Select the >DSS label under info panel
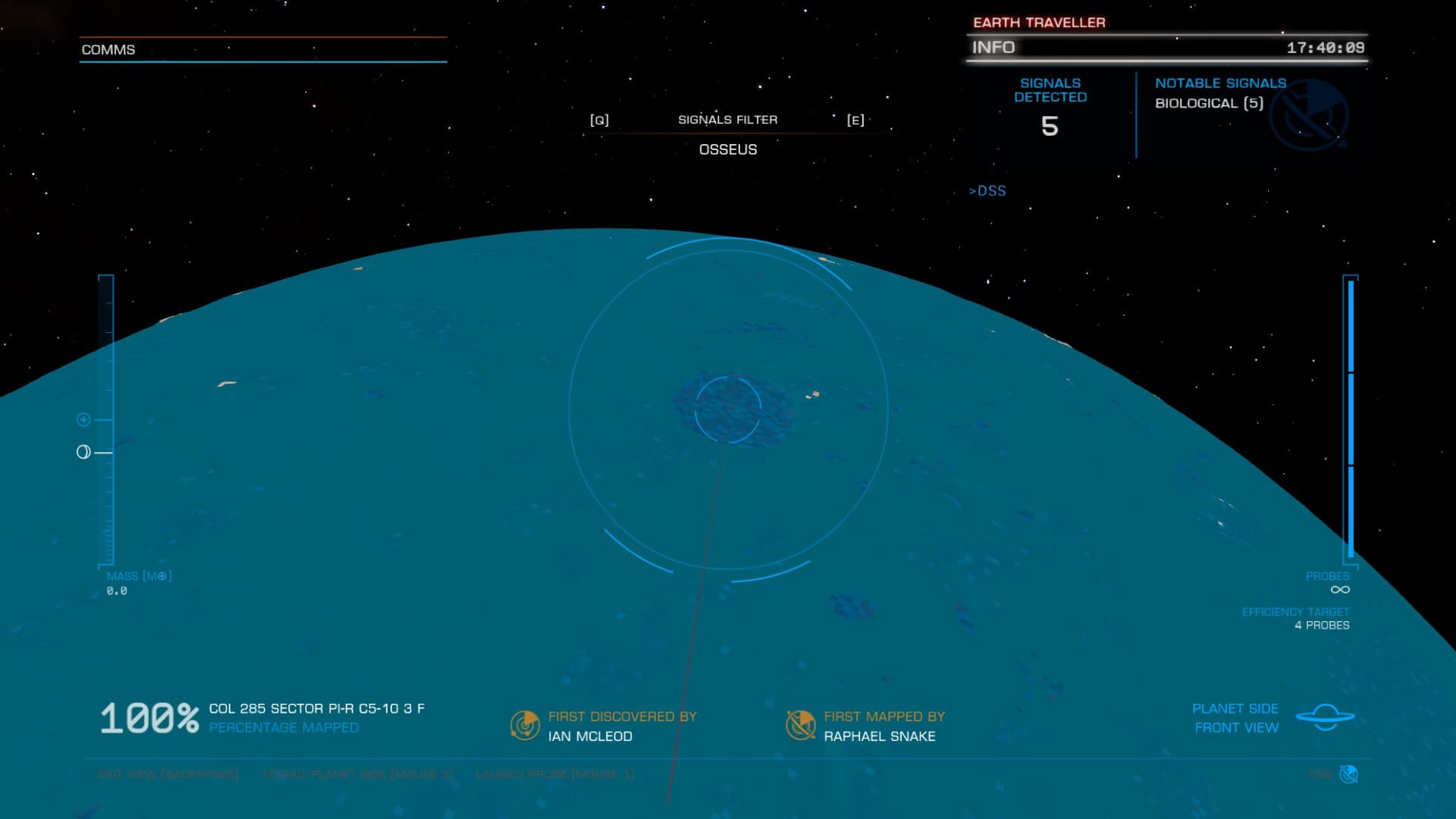1456x819 pixels. click(x=987, y=190)
